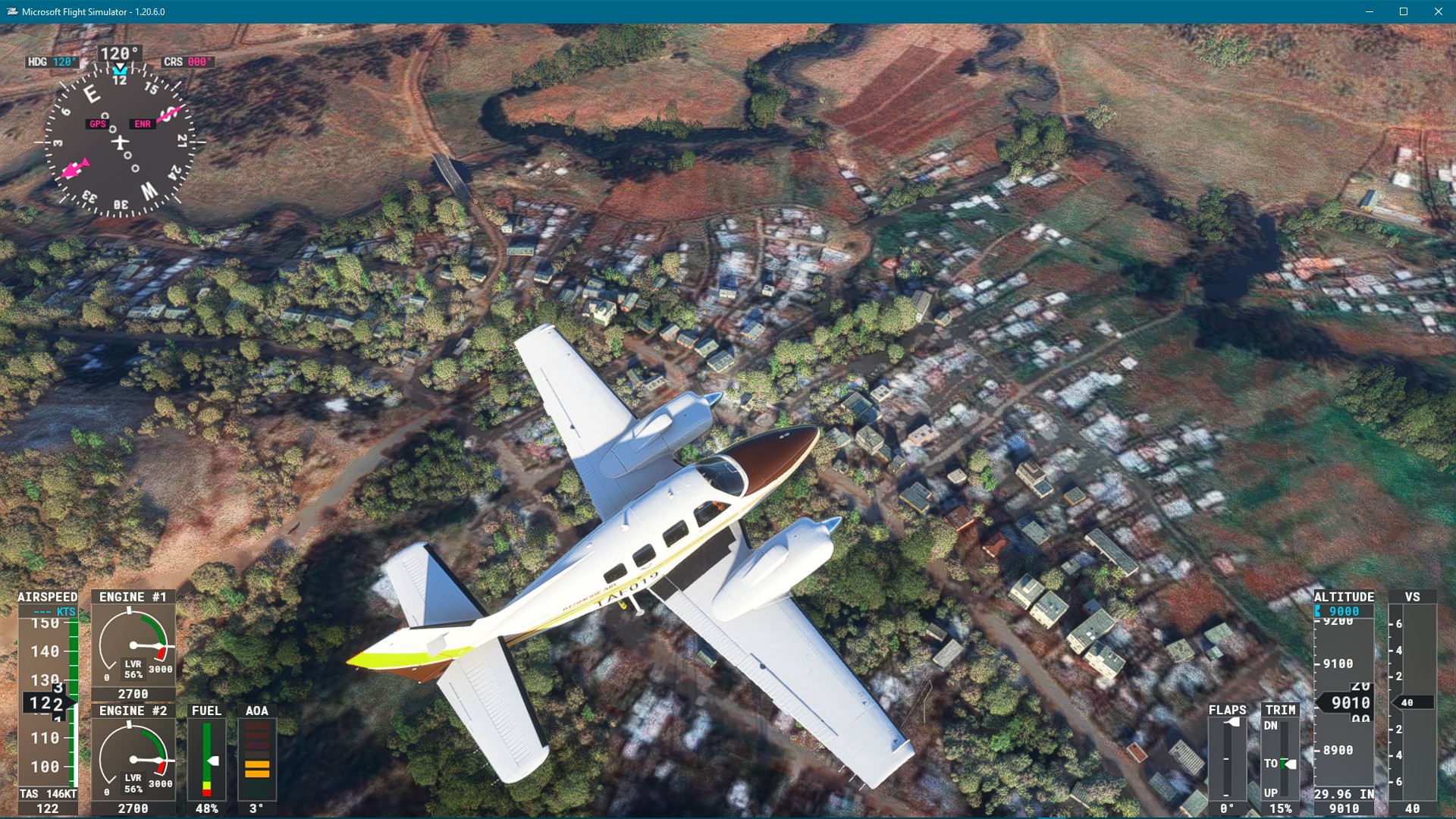Toggle the ENR annunciator on the compass
1456x819 pixels.
141,122
